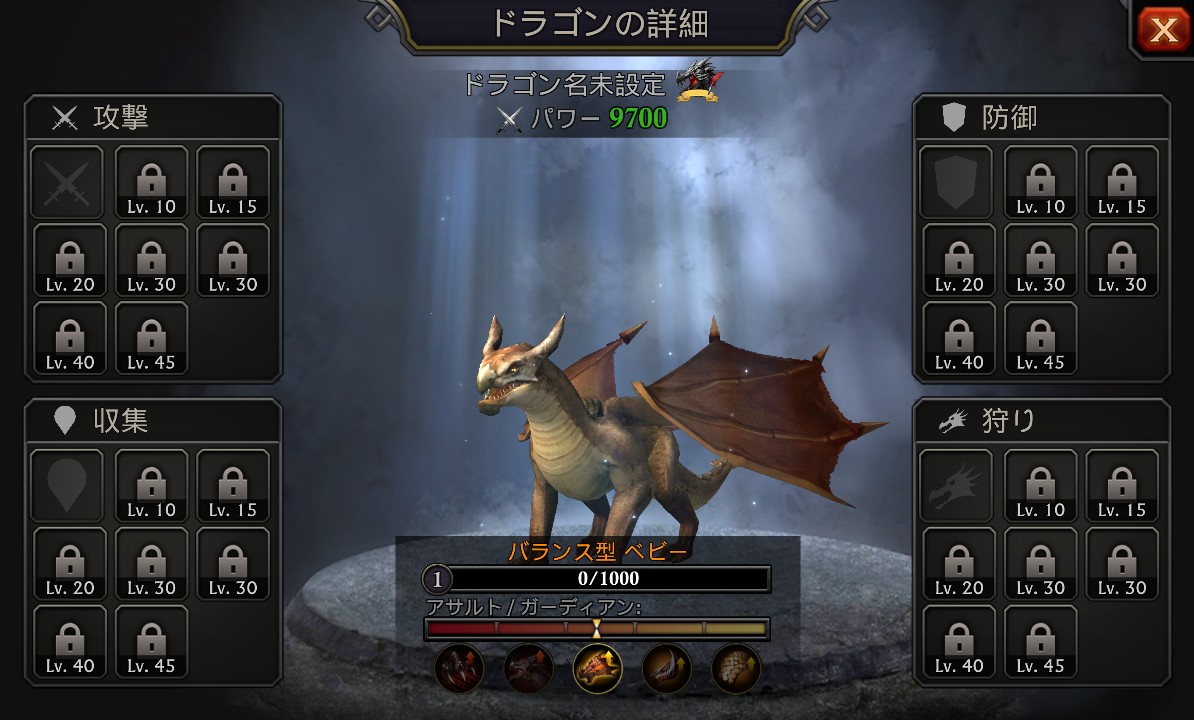1194x720 pixels.
Task: Click the scaly dragon hide bonus icon
Action: pos(735,668)
